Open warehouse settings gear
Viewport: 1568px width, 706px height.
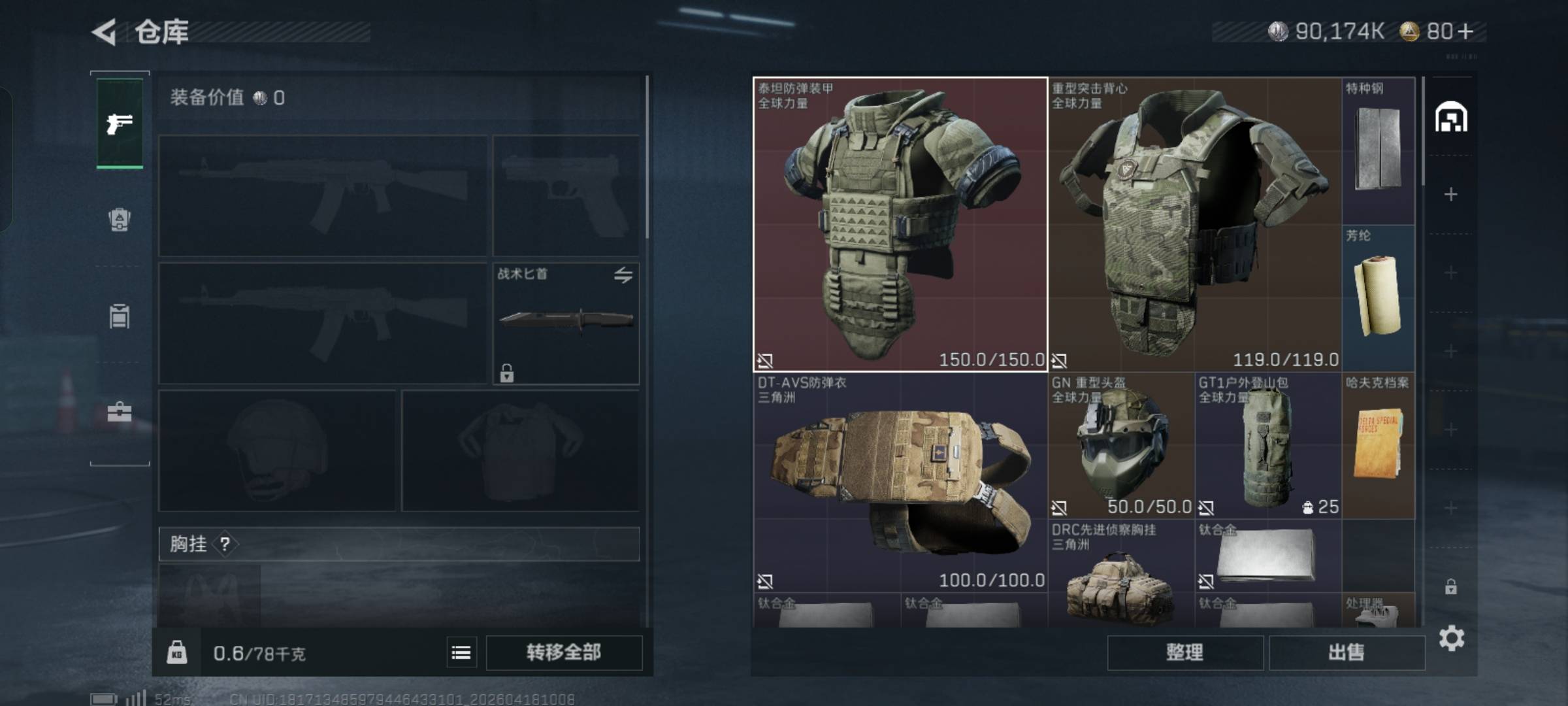coord(1451,638)
